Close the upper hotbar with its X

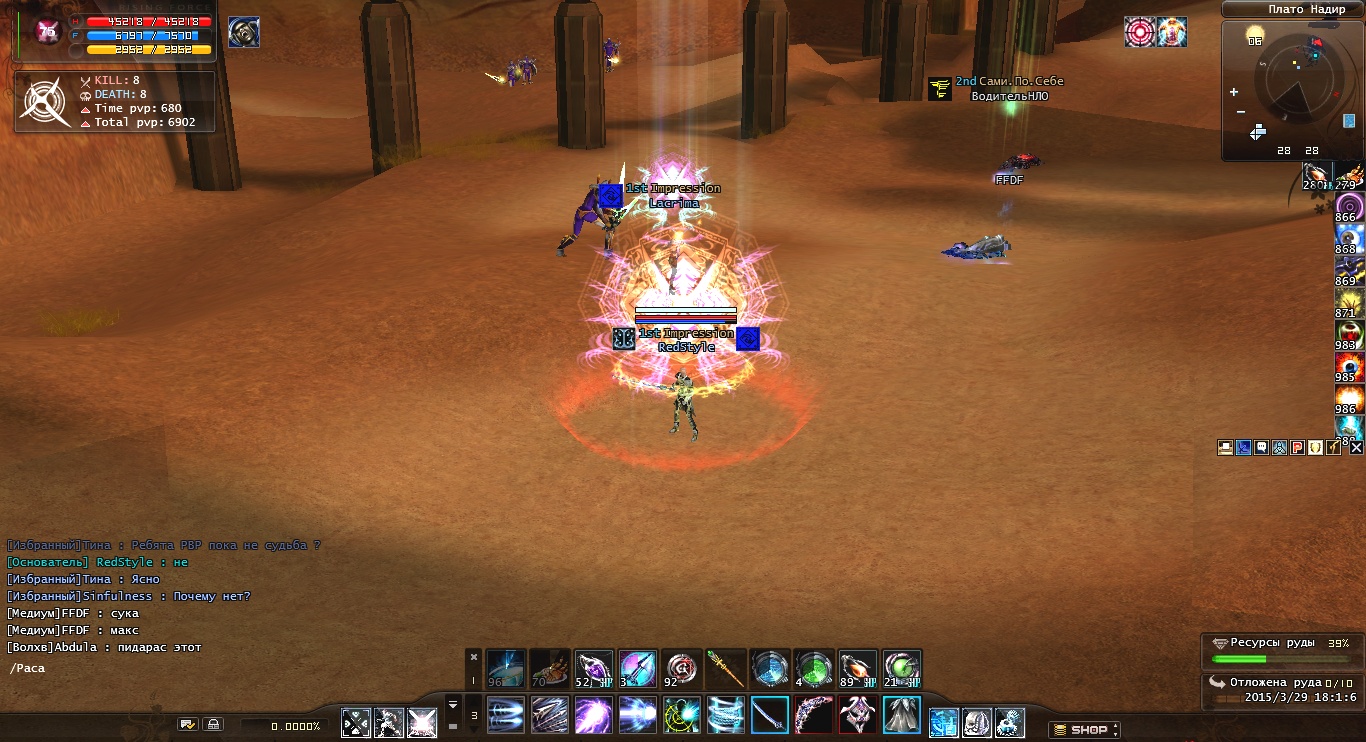click(x=474, y=657)
